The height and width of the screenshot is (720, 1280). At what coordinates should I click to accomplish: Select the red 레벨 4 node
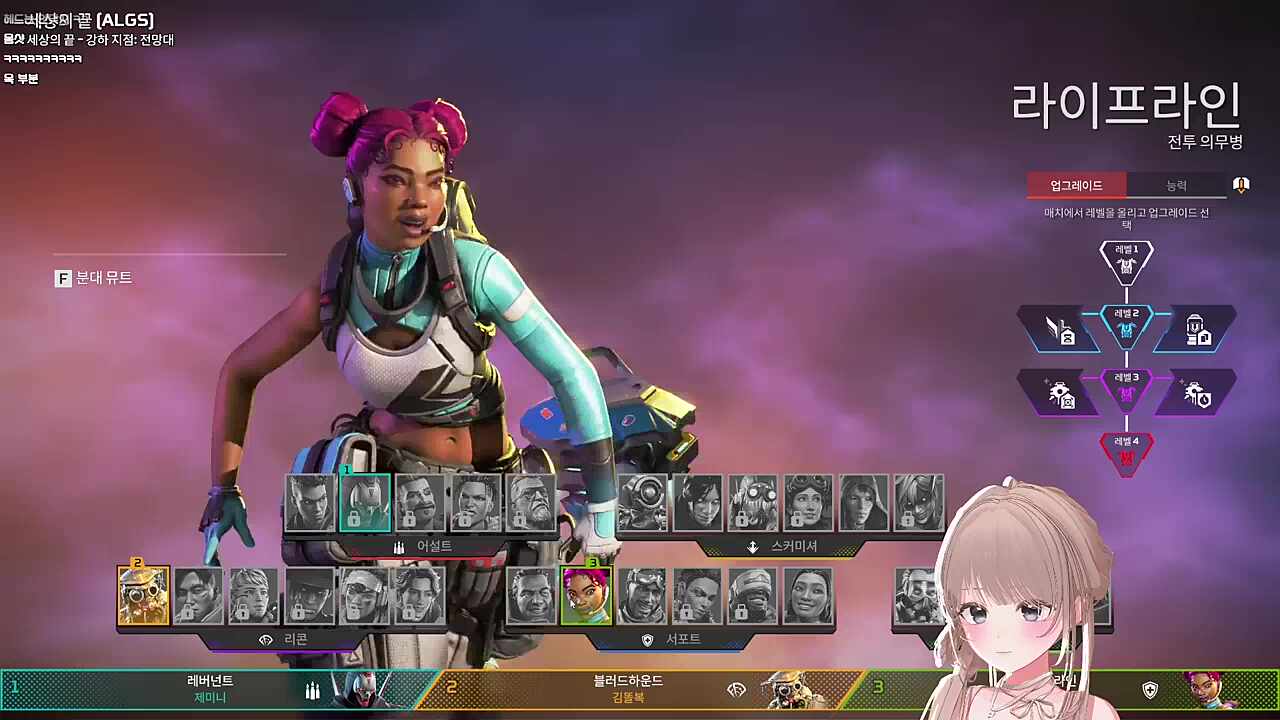point(1126,453)
